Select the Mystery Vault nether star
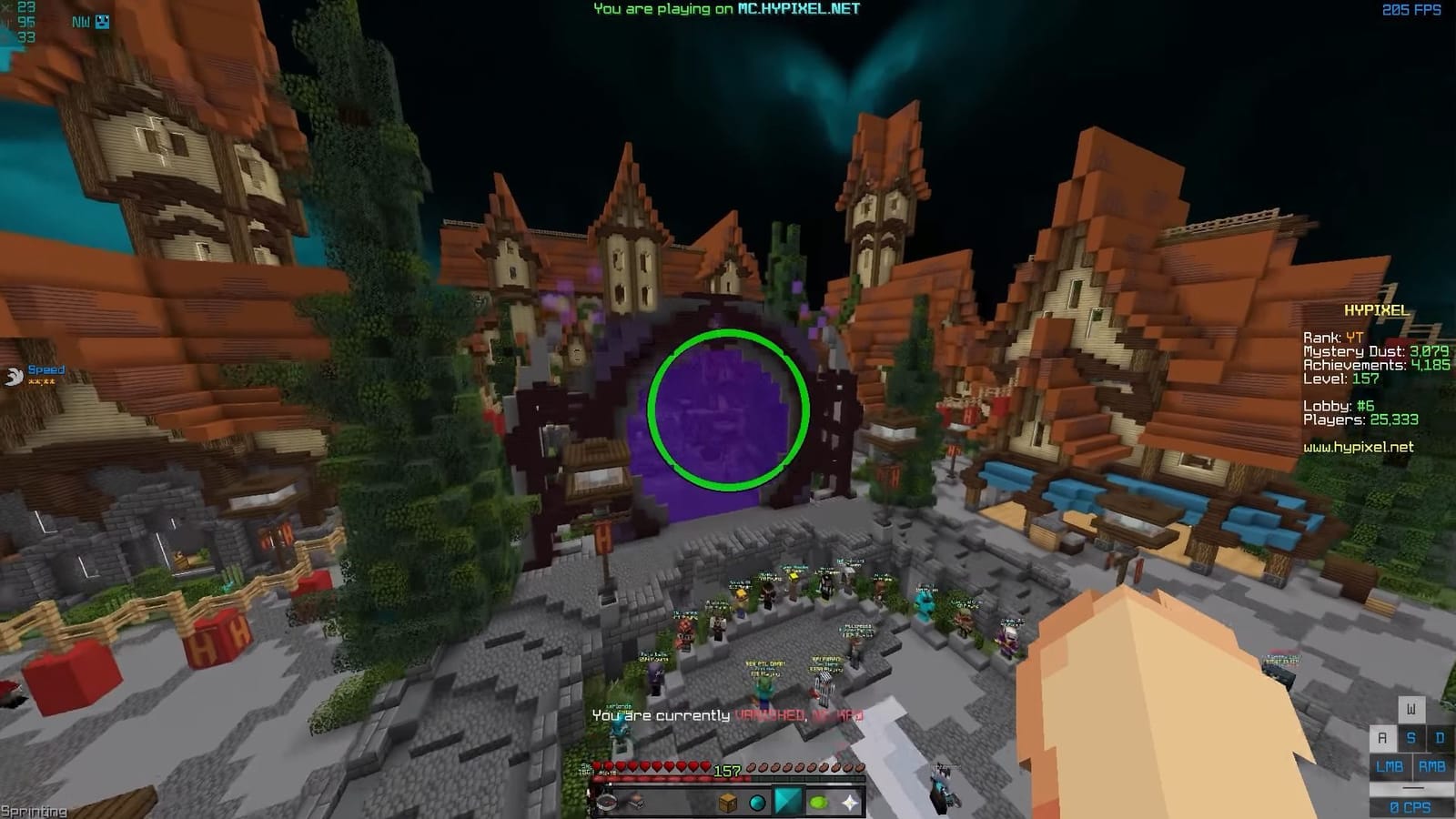 click(849, 803)
